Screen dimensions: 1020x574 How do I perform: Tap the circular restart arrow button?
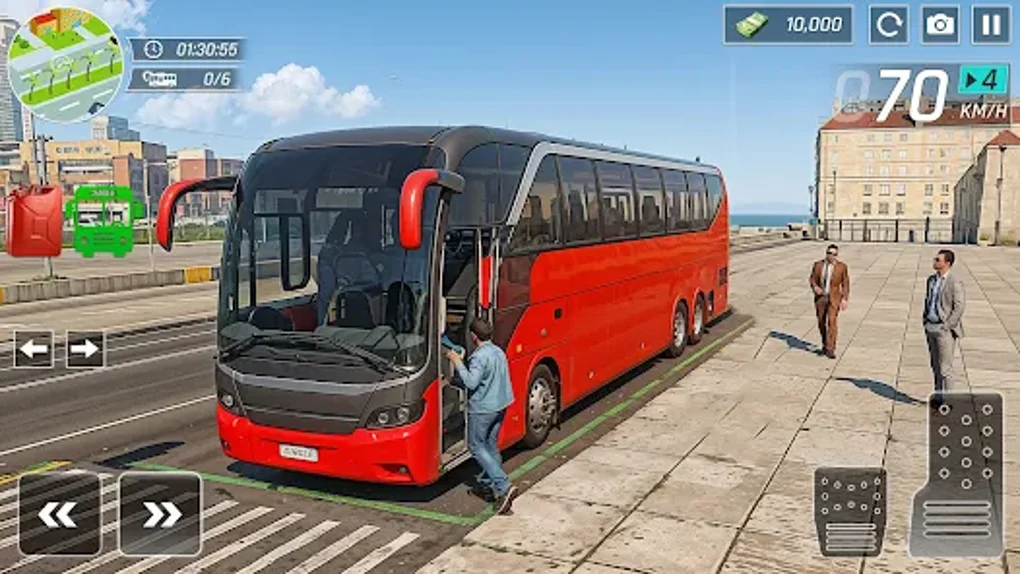pyautogui.click(x=888, y=25)
